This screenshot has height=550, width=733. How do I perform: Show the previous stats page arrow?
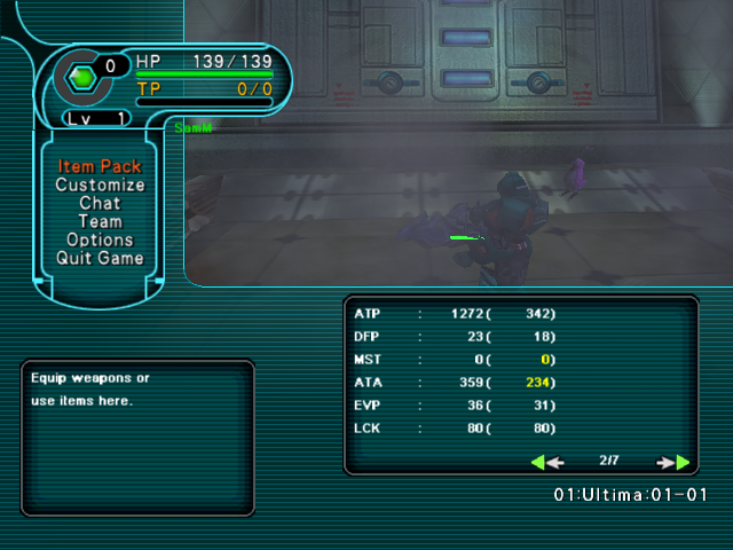click(547, 462)
